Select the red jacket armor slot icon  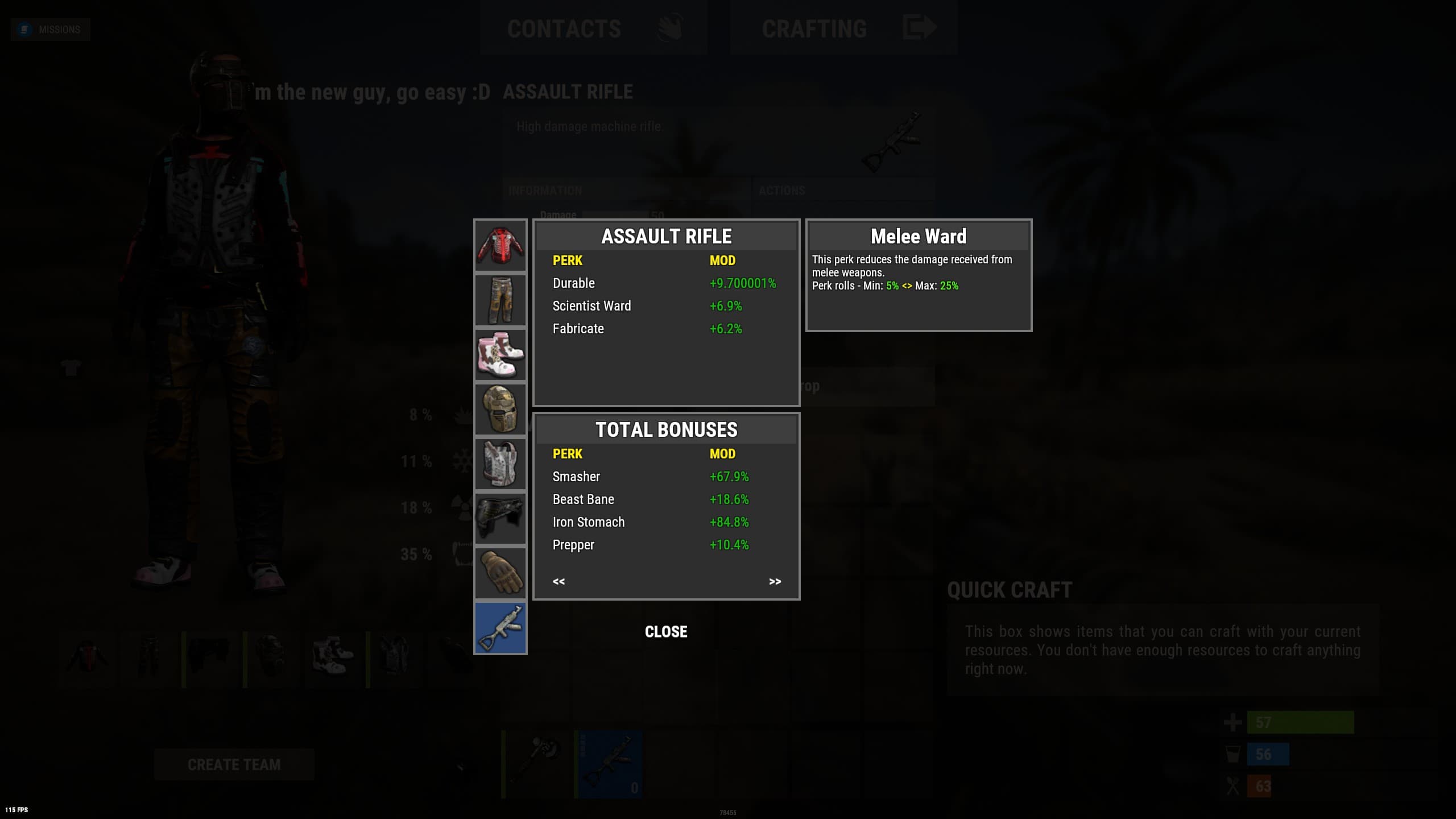coord(500,246)
